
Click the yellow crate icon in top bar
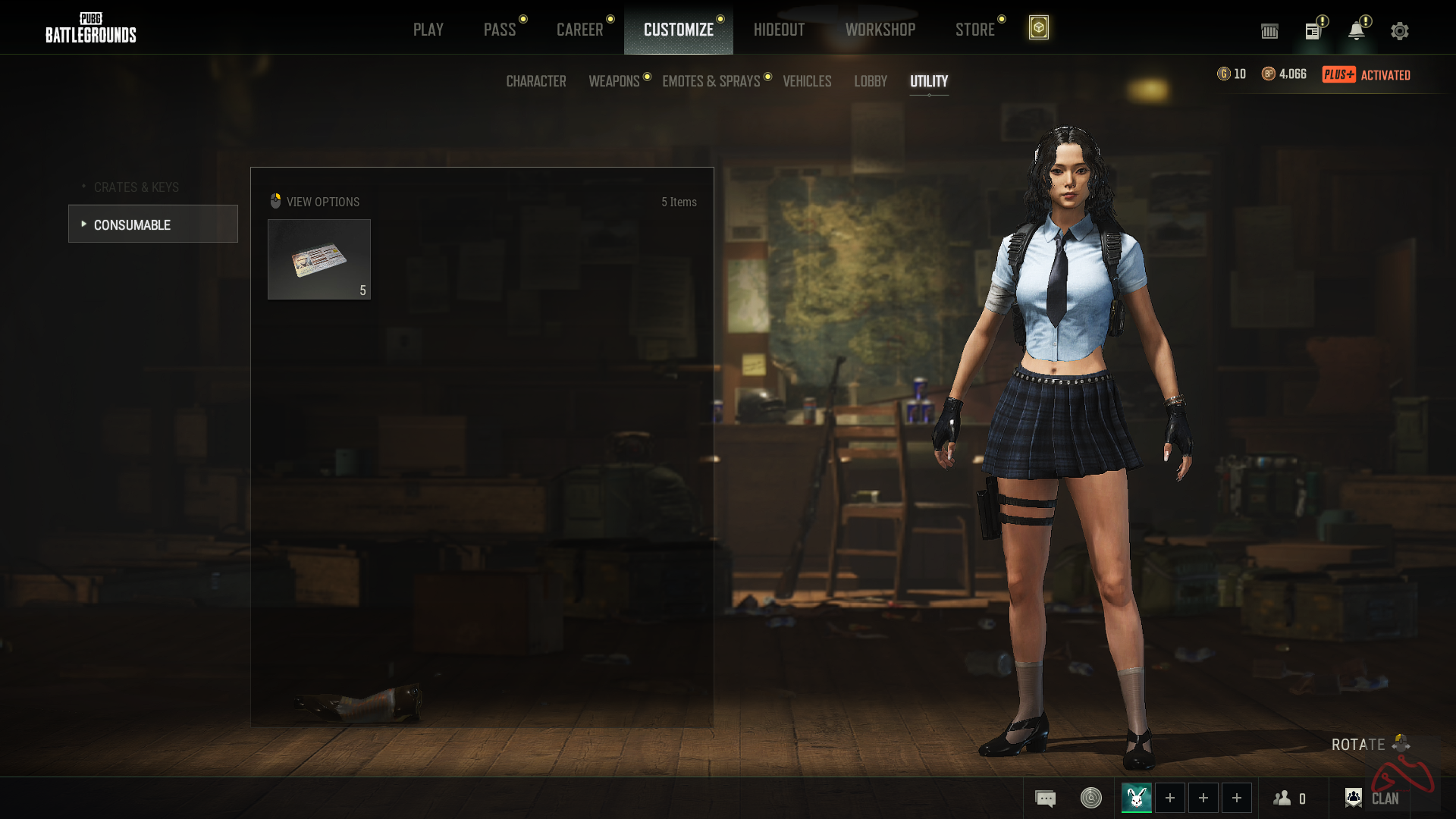point(1038,28)
